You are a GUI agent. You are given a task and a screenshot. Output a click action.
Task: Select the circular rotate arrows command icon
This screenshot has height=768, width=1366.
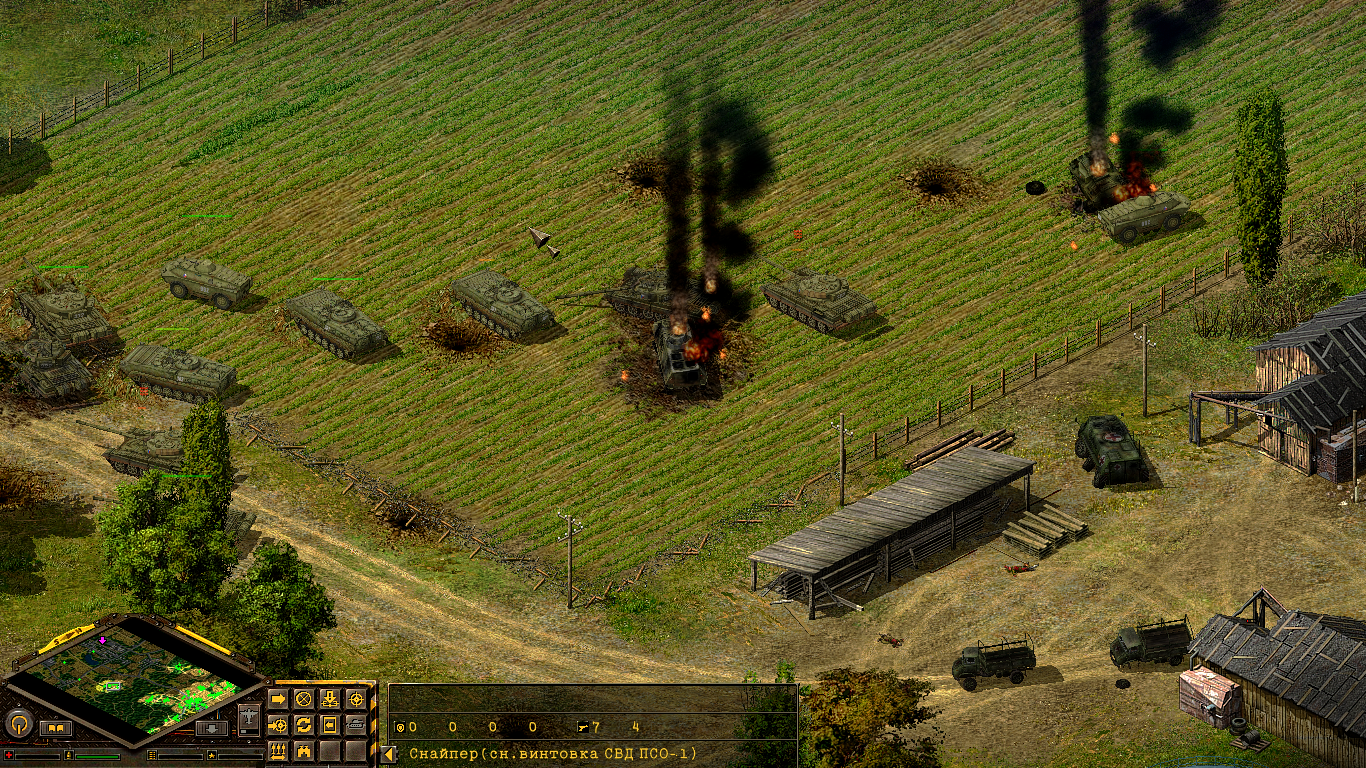point(305,725)
